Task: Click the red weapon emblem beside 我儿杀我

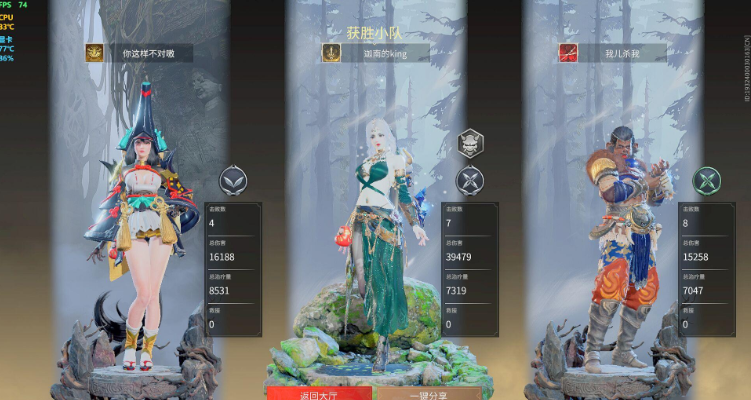Action: tap(568, 53)
